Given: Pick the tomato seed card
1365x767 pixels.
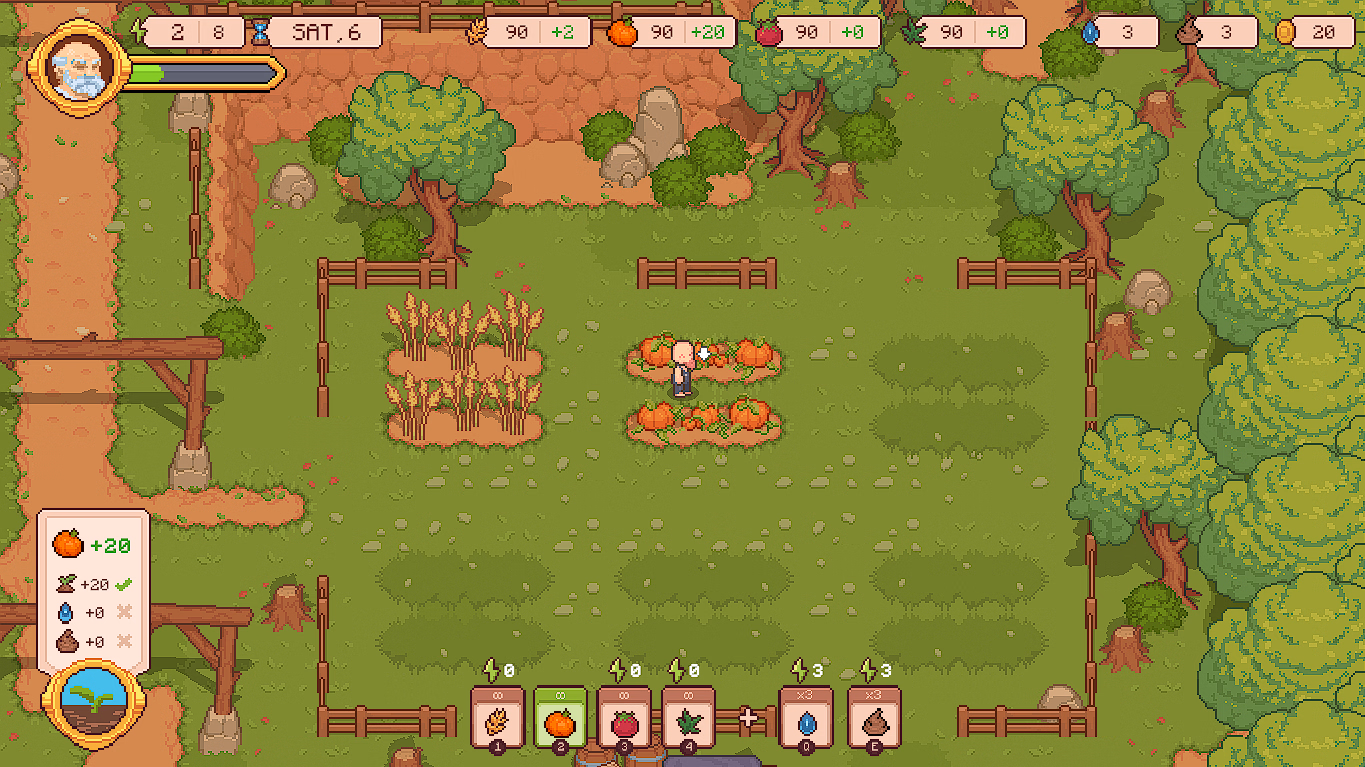Looking at the screenshot, I should 624,717.
